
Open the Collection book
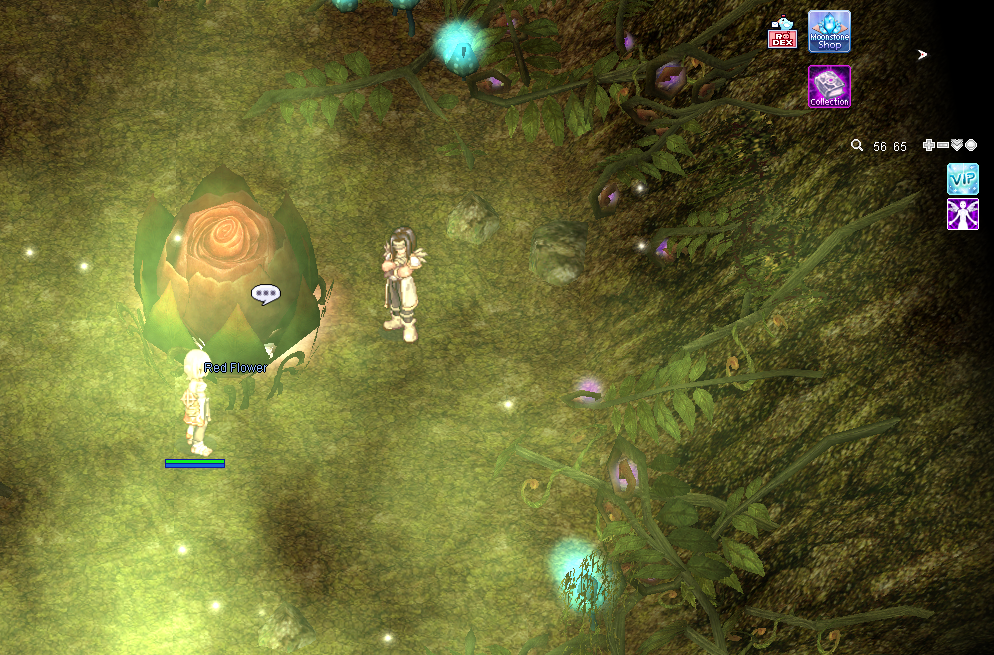[x=829, y=86]
